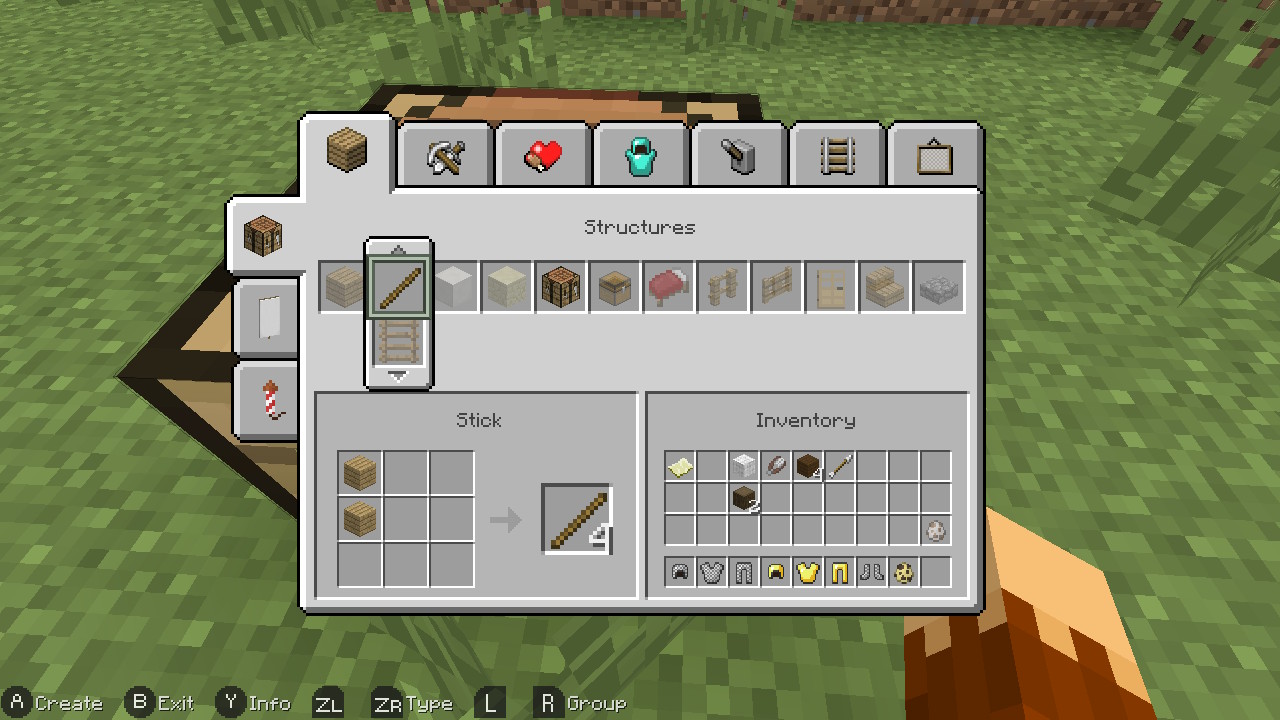Open the decorations tab with painting icon
Viewport: 1280px width, 720px height.
[934, 156]
